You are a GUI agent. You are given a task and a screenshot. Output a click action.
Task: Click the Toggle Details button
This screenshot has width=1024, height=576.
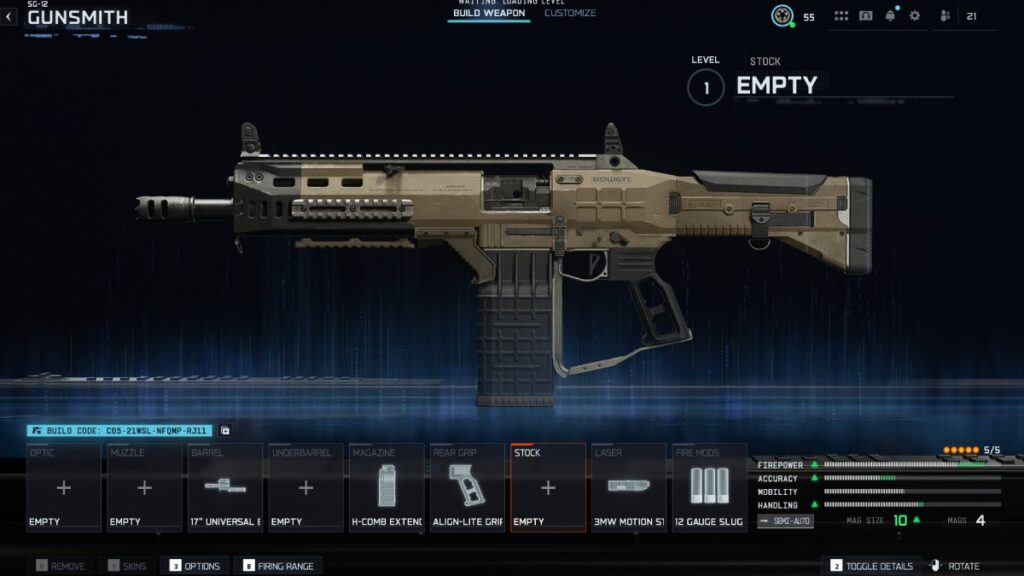[871, 566]
